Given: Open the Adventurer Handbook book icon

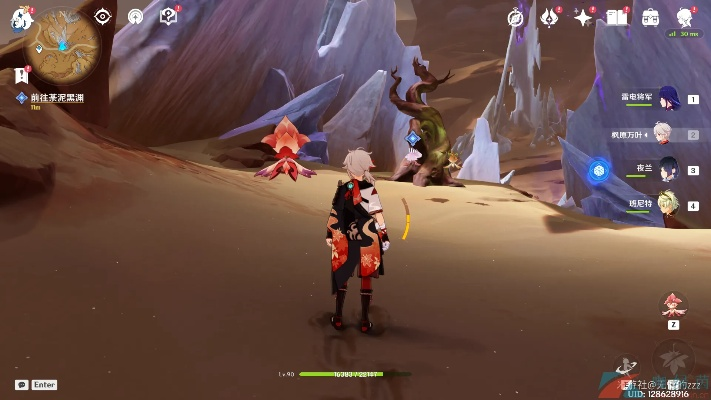Looking at the screenshot, I should coord(617,17).
